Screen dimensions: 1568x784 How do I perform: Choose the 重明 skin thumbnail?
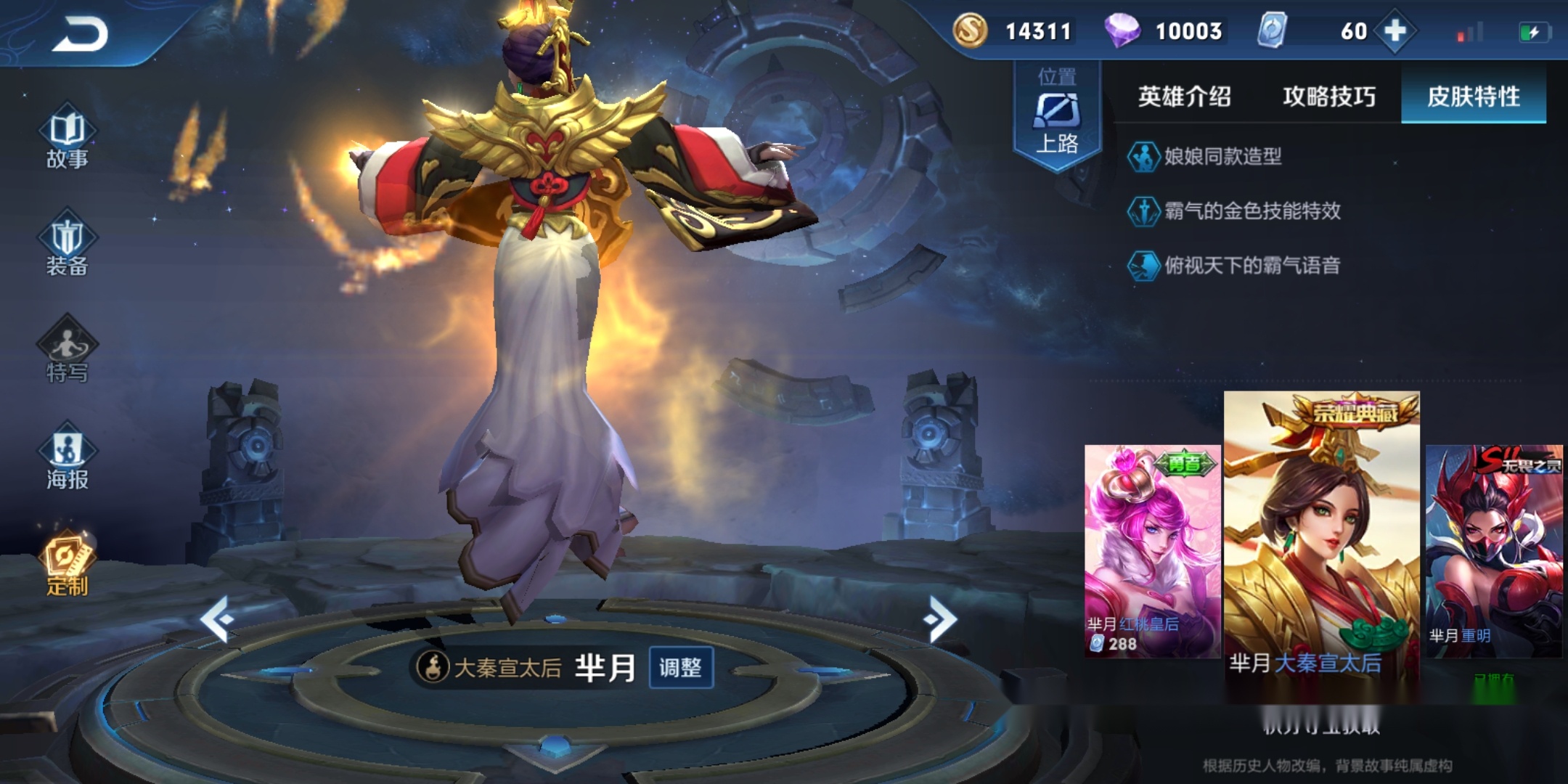pos(1494,552)
